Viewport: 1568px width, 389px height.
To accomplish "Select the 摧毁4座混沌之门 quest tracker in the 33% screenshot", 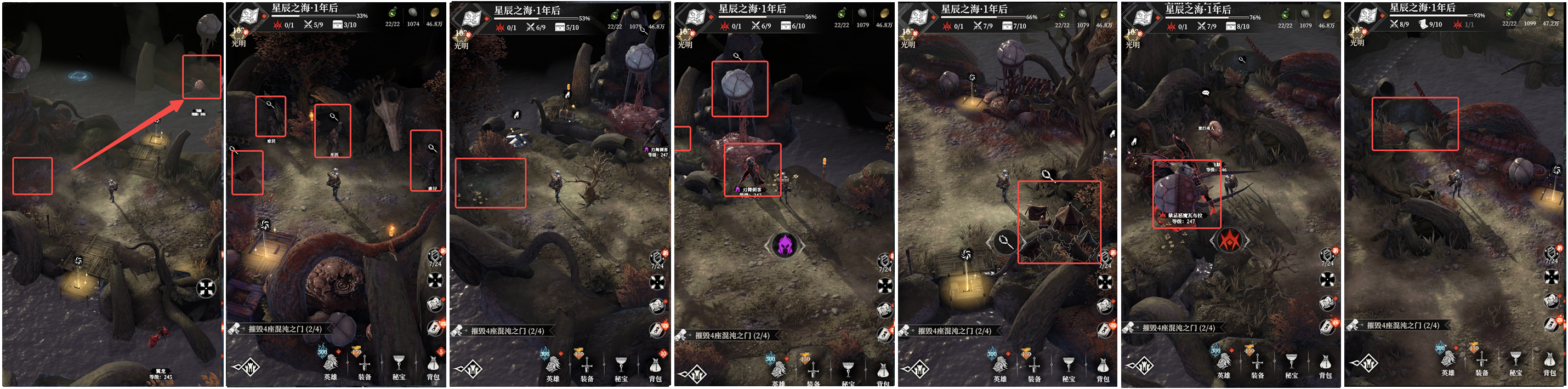I will click(285, 329).
